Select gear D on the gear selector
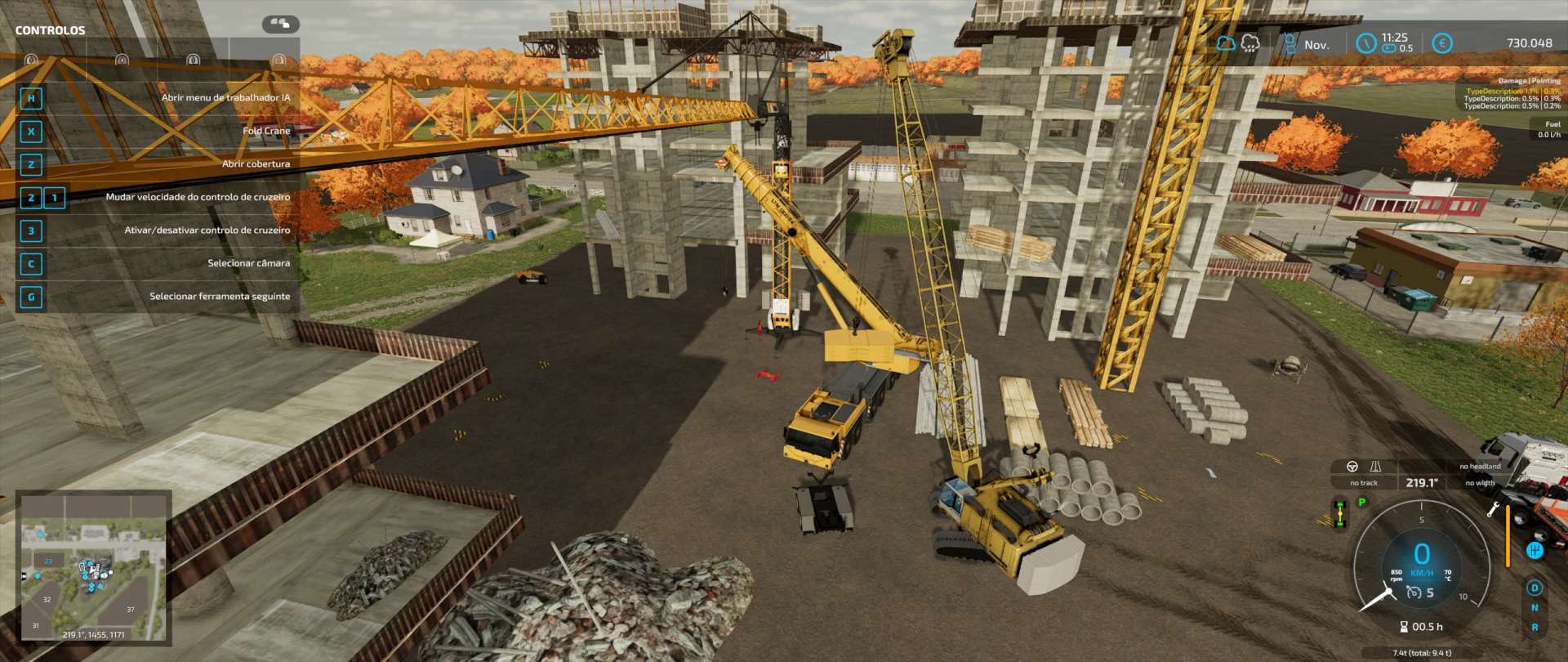The width and height of the screenshot is (1568, 662). click(x=1535, y=588)
